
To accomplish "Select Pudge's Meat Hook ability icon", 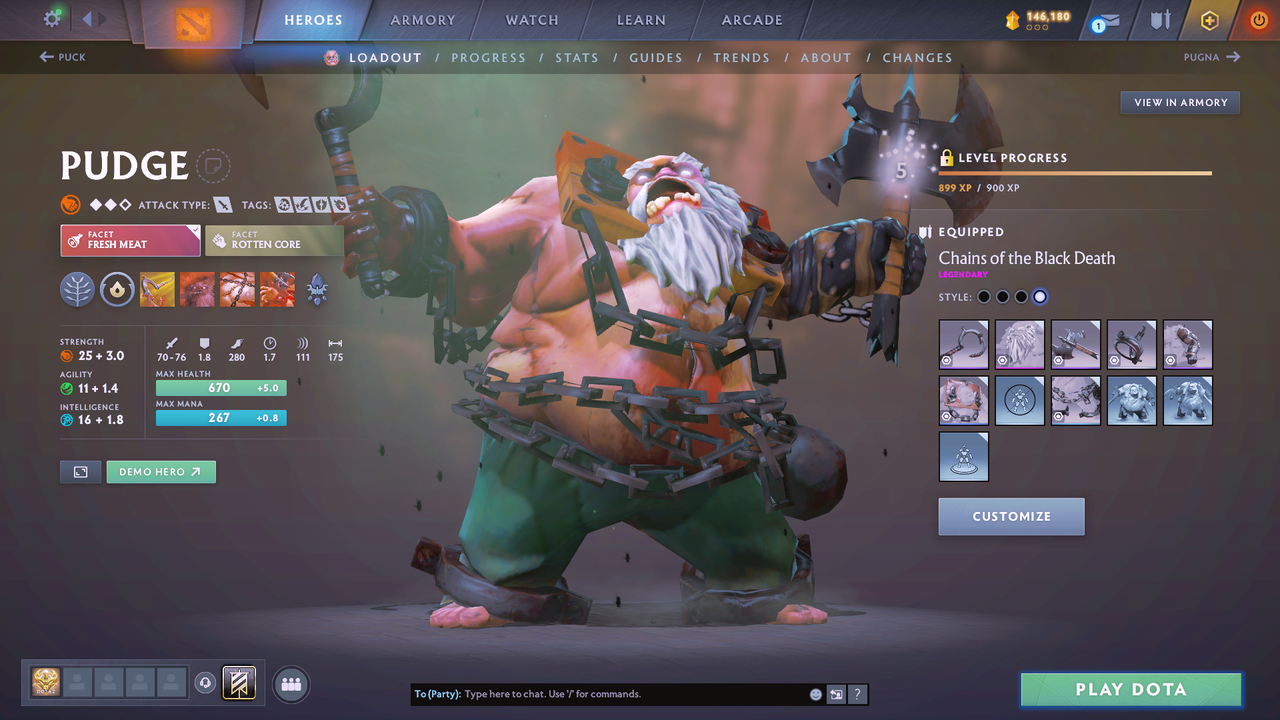I will tap(157, 290).
